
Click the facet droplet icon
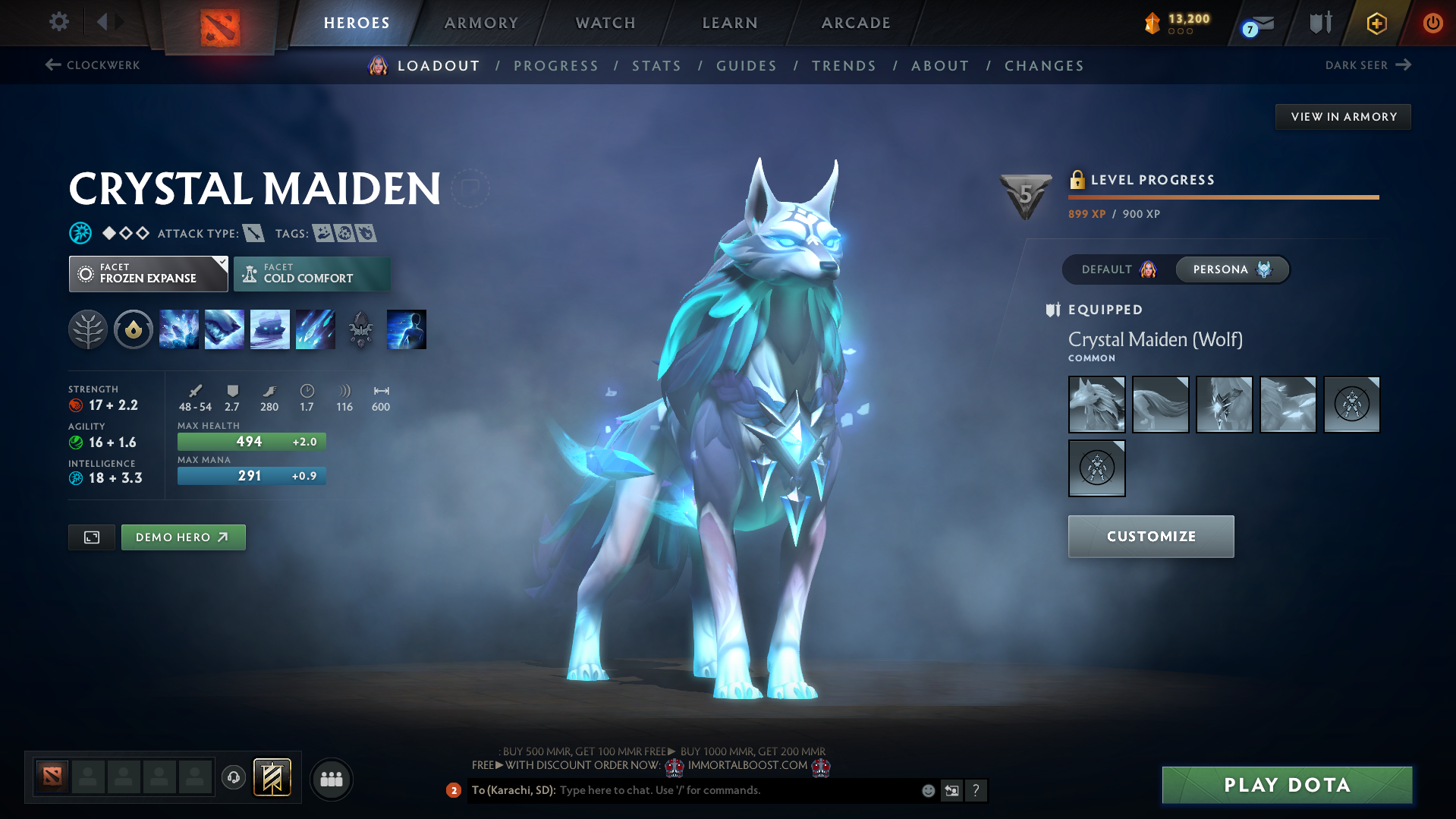(x=134, y=329)
